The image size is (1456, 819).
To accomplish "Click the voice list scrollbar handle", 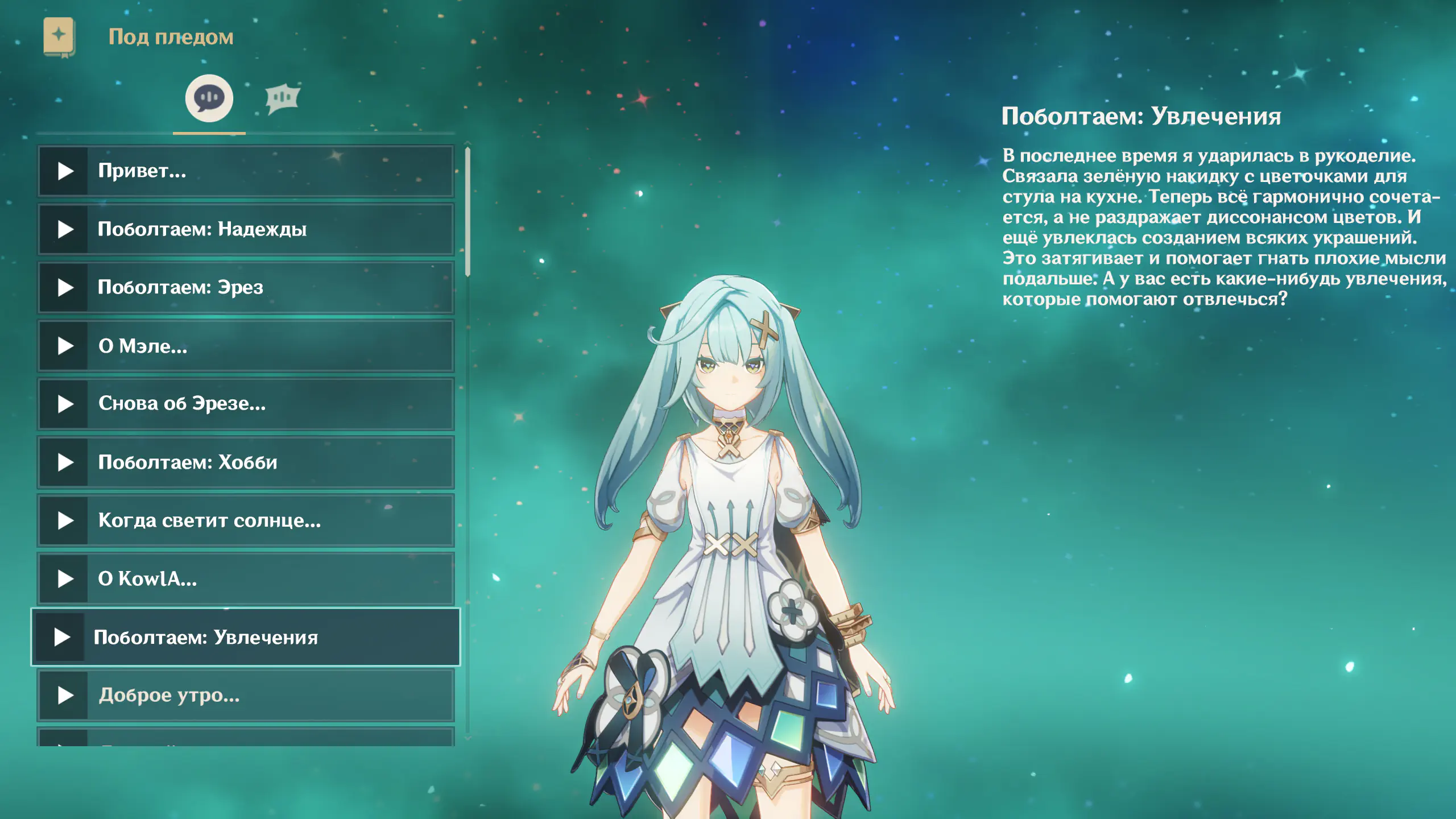I will [468, 212].
